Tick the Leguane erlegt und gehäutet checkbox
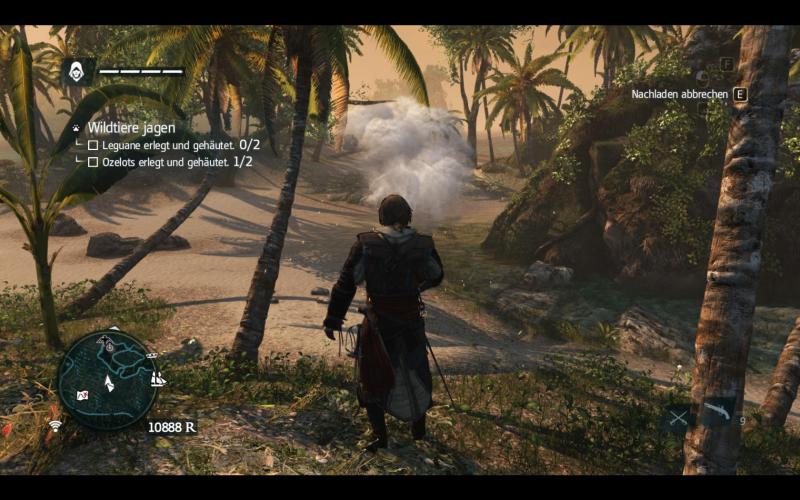Image resolution: width=800 pixels, height=500 pixels. point(93,145)
